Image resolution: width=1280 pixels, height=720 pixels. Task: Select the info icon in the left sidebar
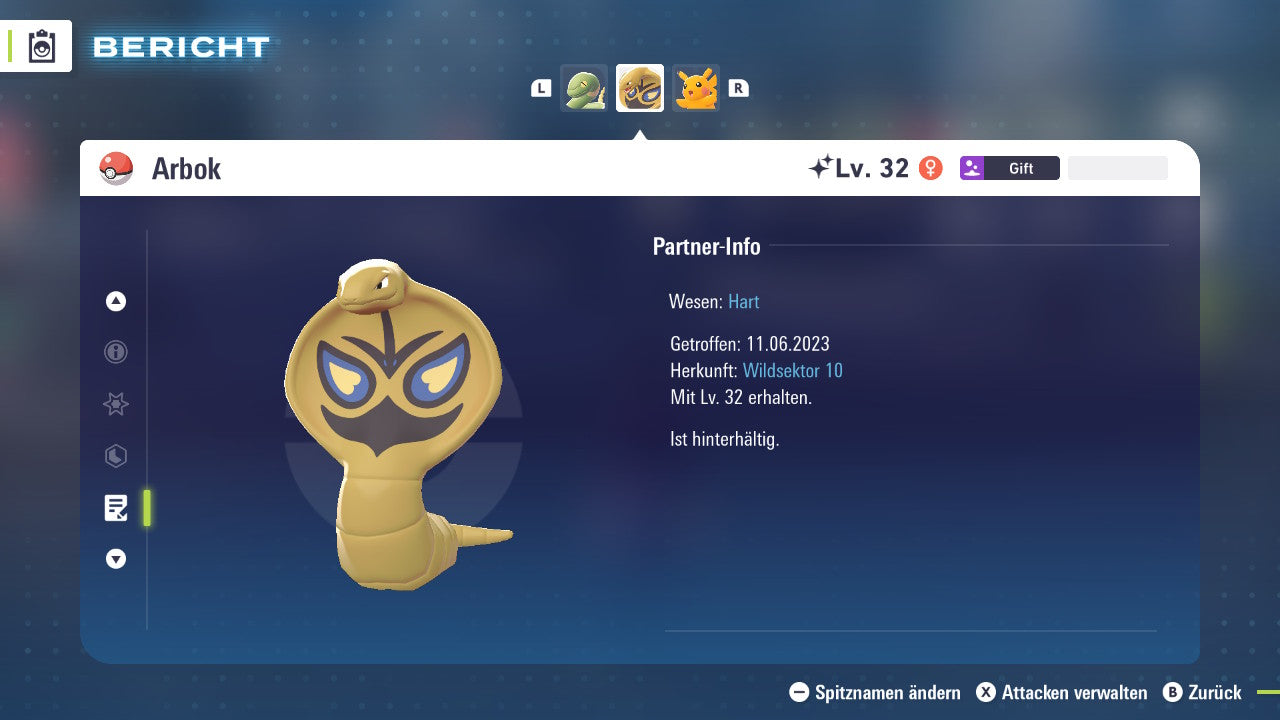coord(116,352)
